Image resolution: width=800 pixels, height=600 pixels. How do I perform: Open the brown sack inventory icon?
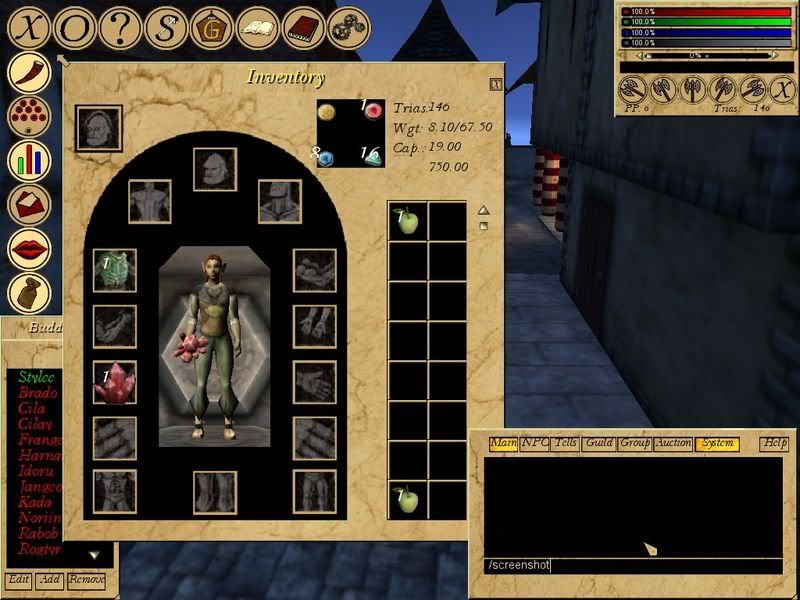pyautogui.click(x=29, y=293)
